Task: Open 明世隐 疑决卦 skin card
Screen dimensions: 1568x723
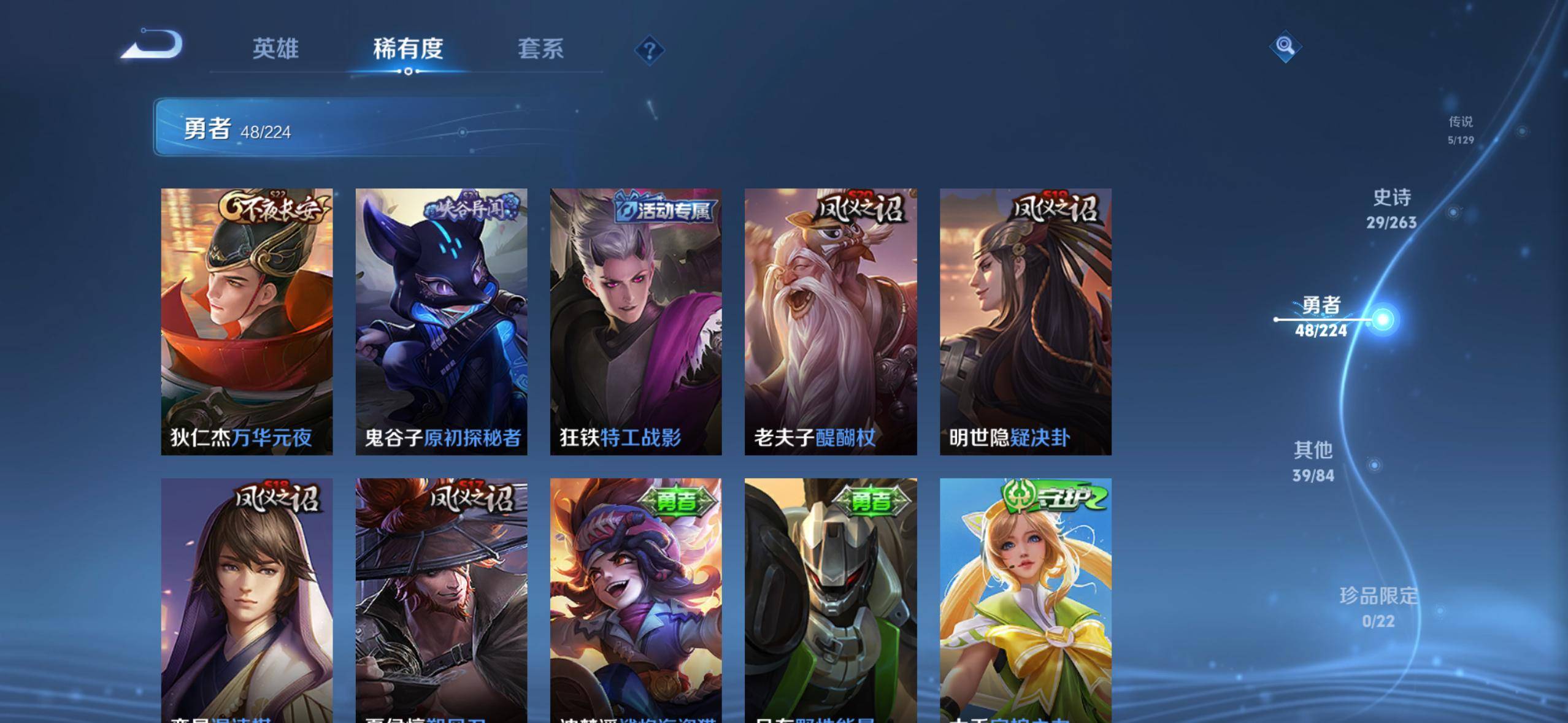Action: click(1025, 321)
